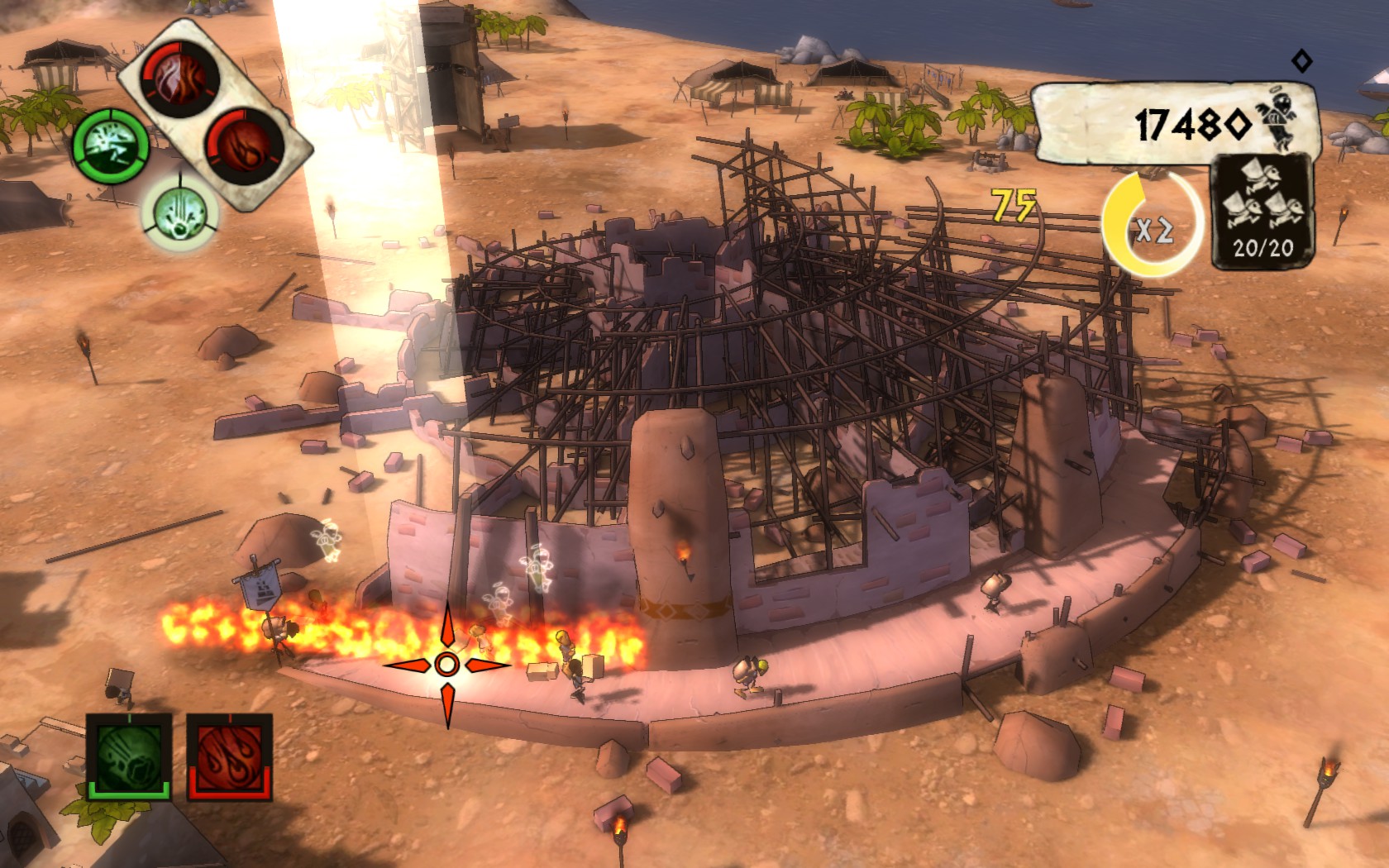1389x868 pixels.
Task: Trigger the bright green earthquake crack power
Action: coord(112,146)
